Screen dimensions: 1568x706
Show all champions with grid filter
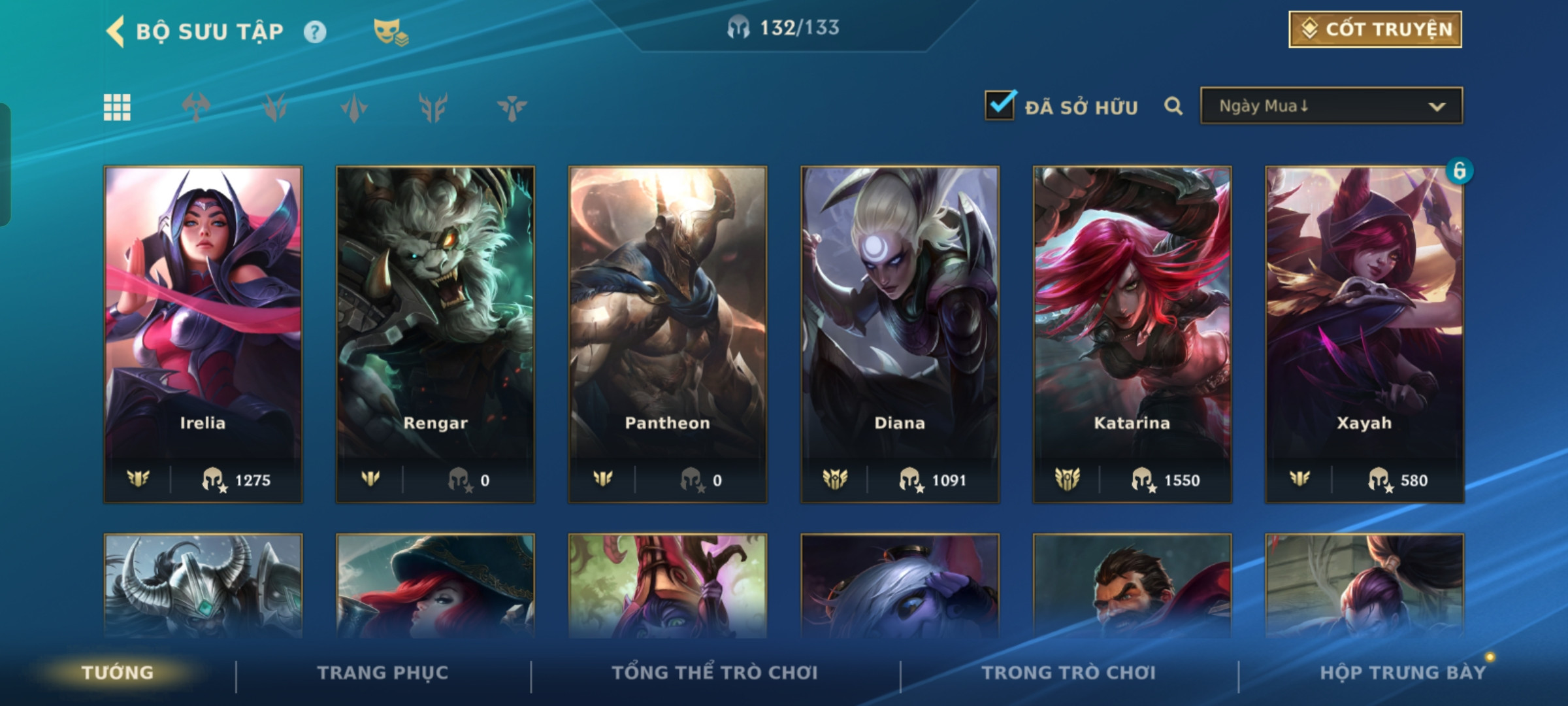click(x=118, y=107)
